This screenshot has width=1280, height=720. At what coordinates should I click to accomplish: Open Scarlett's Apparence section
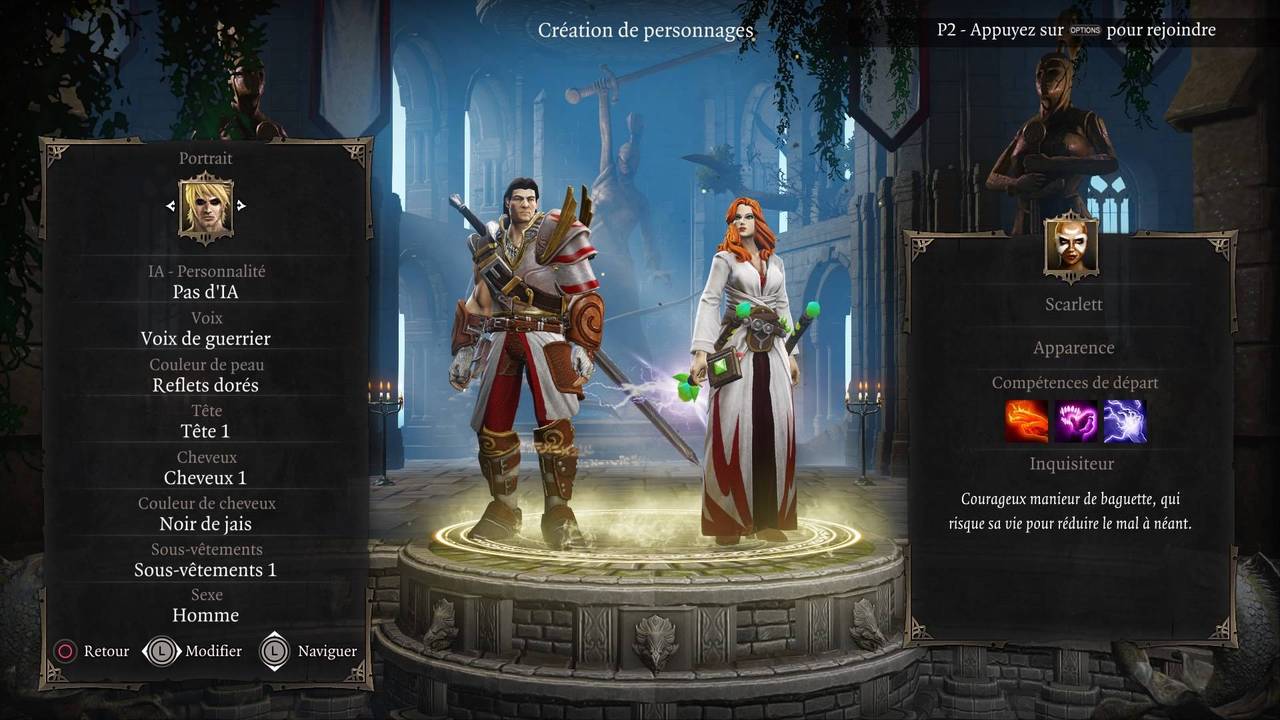(x=1074, y=348)
